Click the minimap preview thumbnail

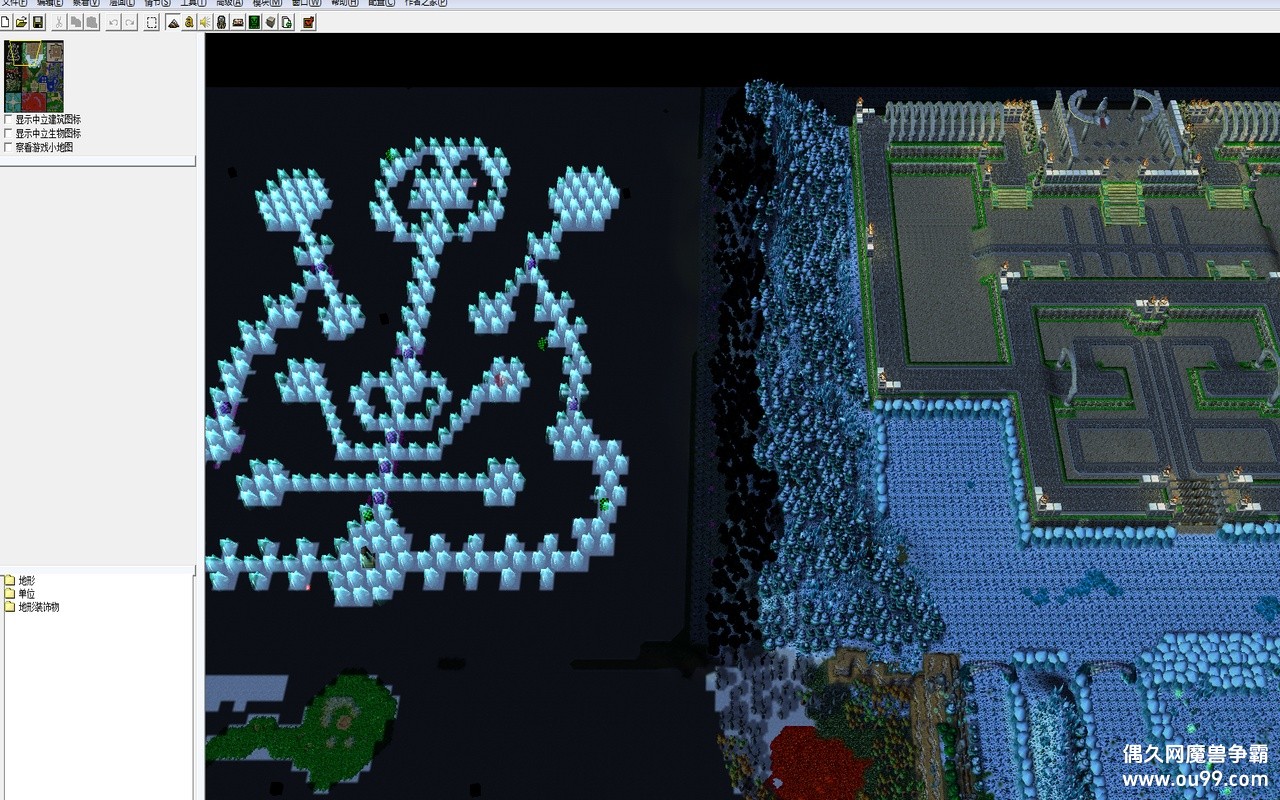click(36, 75)
